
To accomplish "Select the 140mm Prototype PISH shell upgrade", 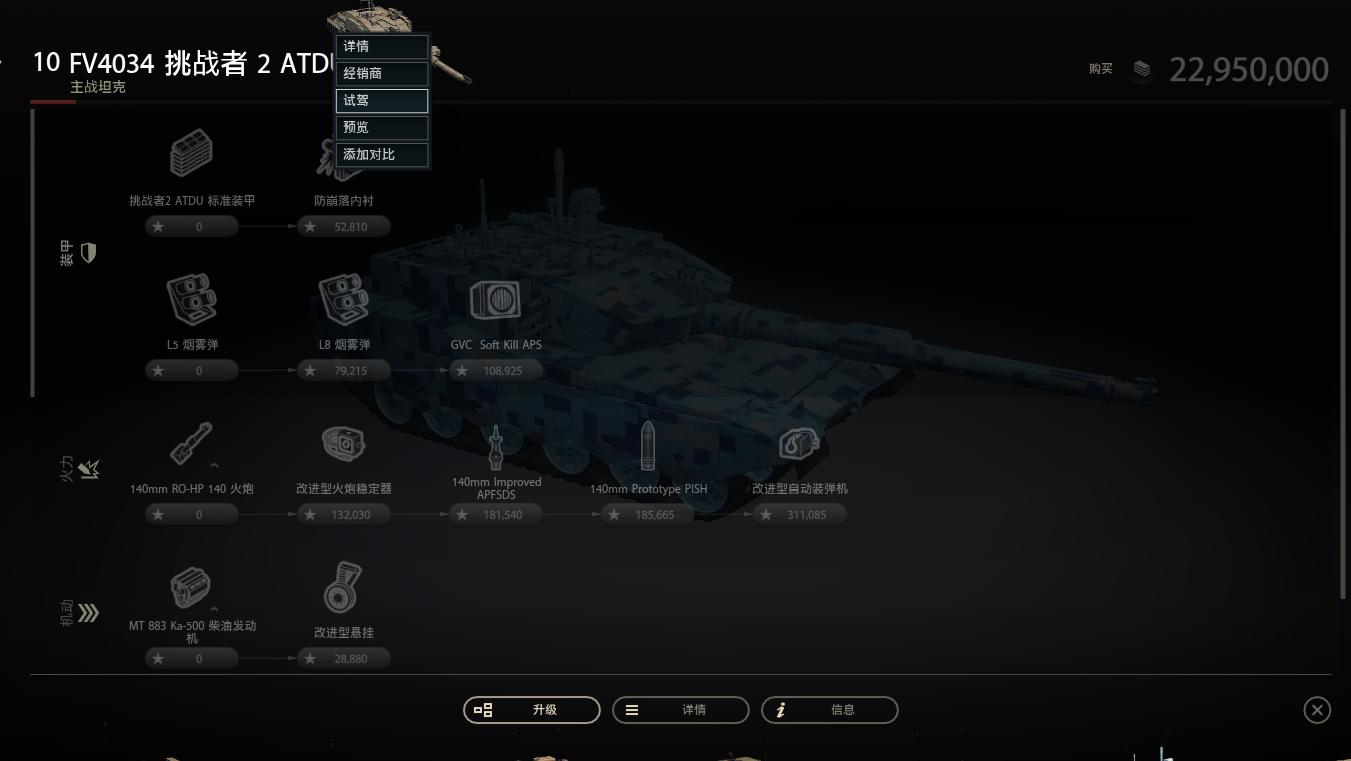I will coord(647,443).
